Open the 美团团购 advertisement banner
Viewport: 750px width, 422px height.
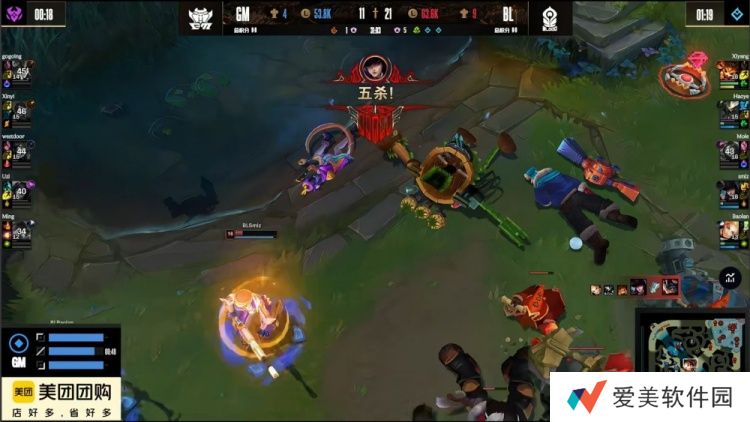60,399
